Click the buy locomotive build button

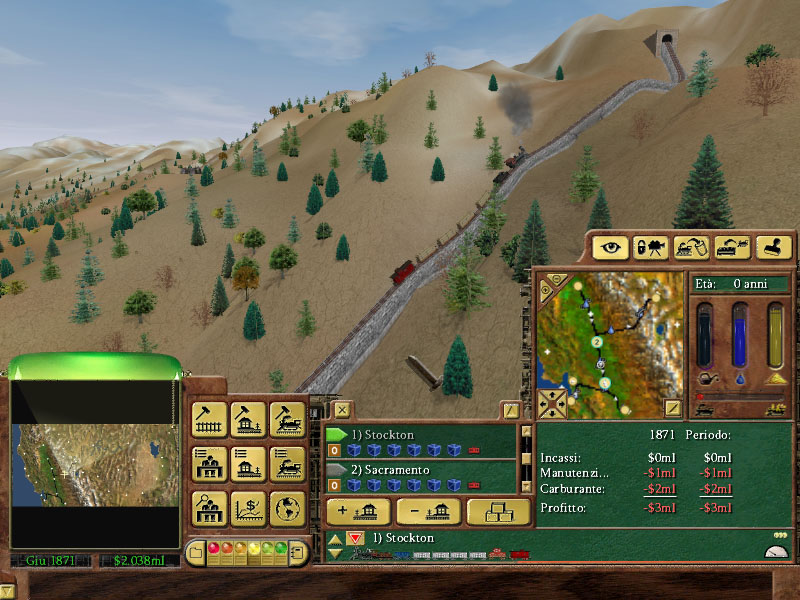coord(287,420)
